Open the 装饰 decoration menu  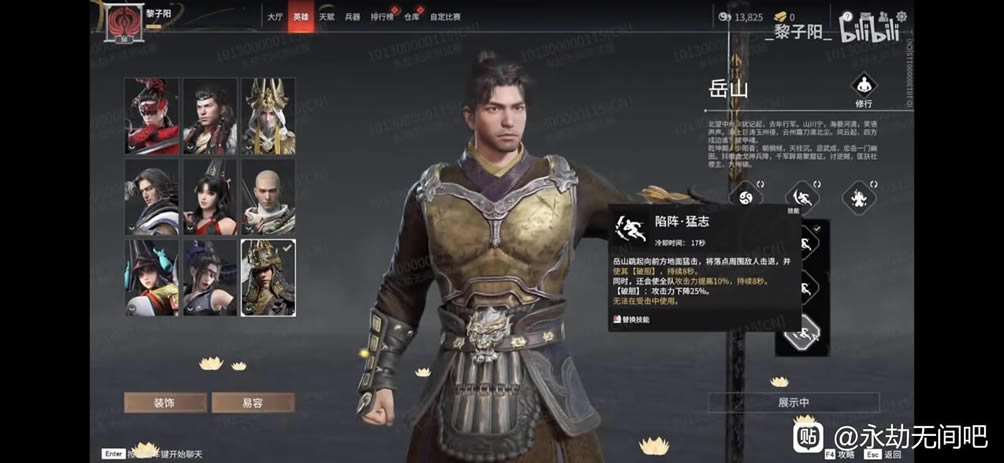pyautogui.click(x=165, y=402)
